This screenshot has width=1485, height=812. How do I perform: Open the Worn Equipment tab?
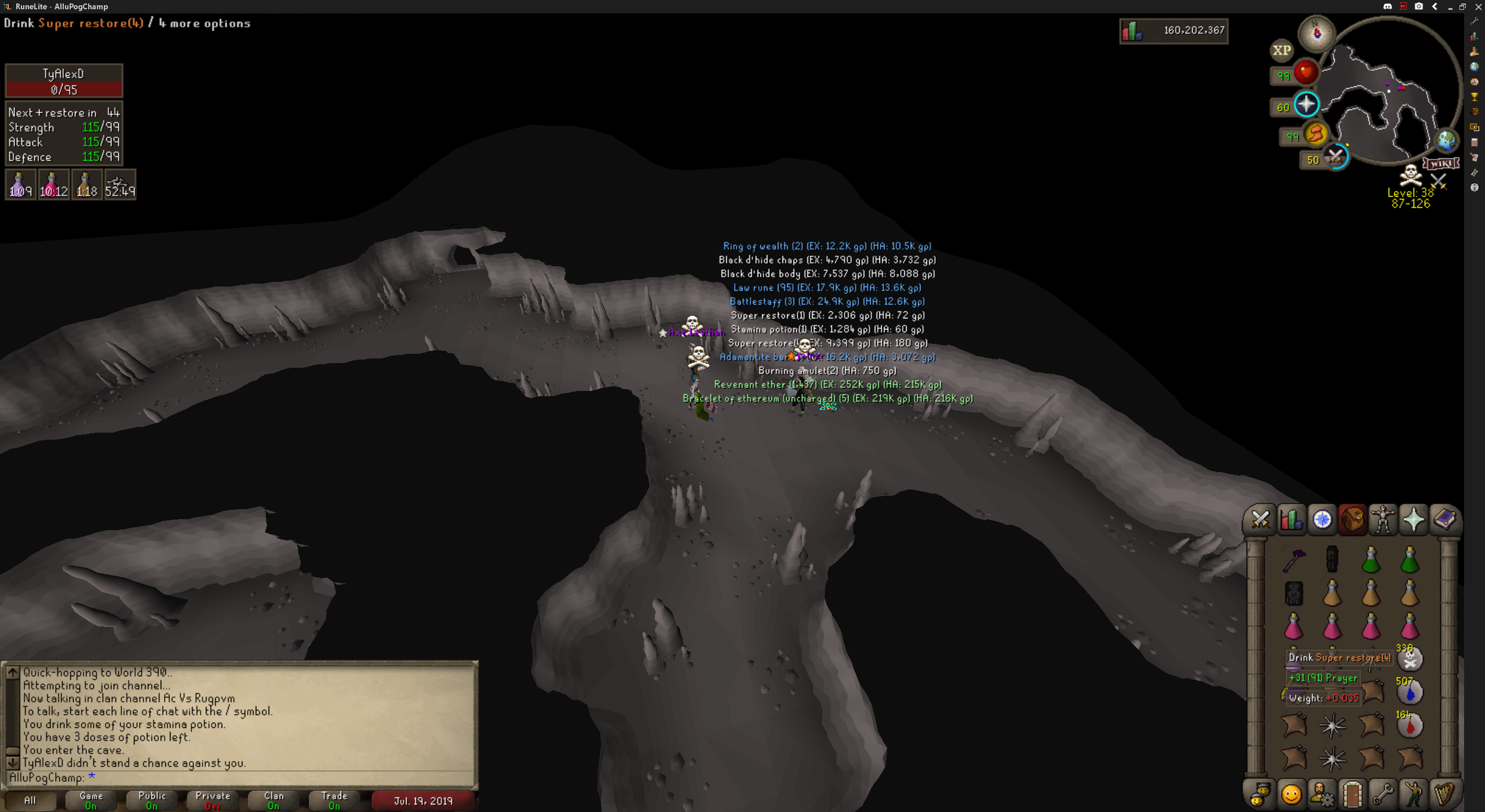(x=1383, y=519)
